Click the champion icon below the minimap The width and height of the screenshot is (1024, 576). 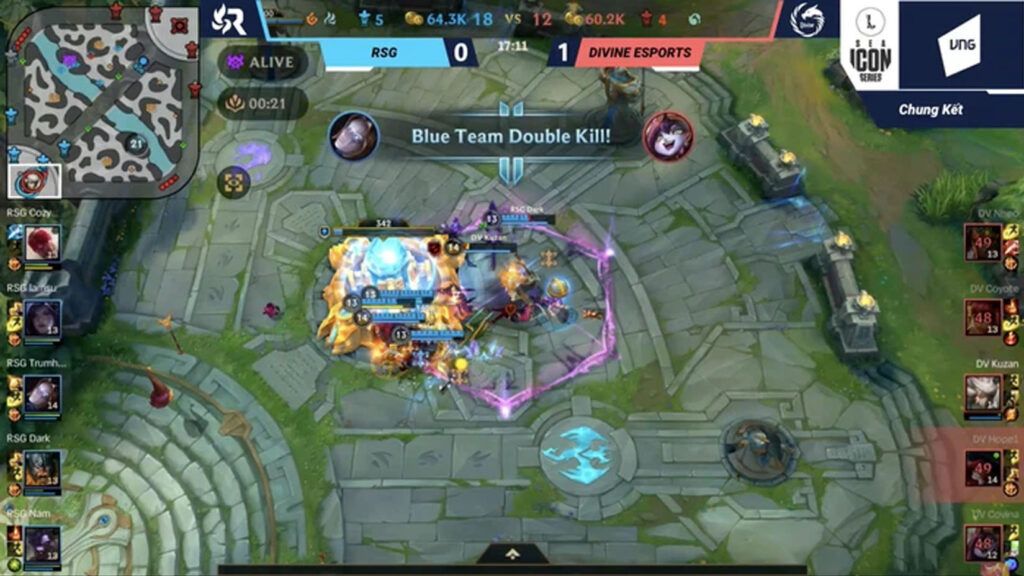coord(35,181)
